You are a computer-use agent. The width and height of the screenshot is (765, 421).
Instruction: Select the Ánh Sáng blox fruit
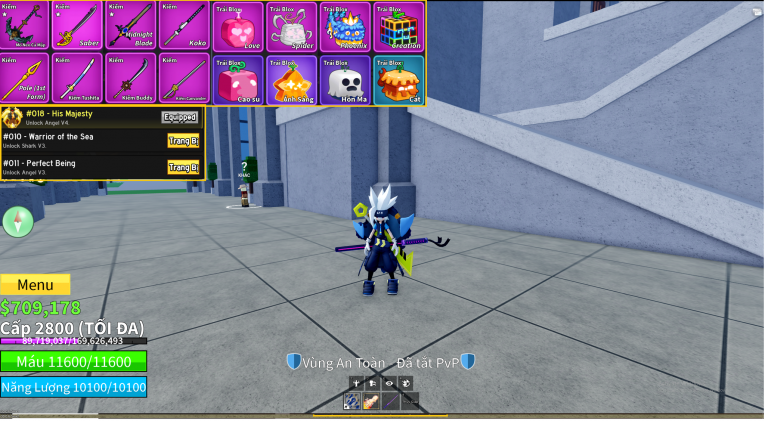tap(292, 79)
